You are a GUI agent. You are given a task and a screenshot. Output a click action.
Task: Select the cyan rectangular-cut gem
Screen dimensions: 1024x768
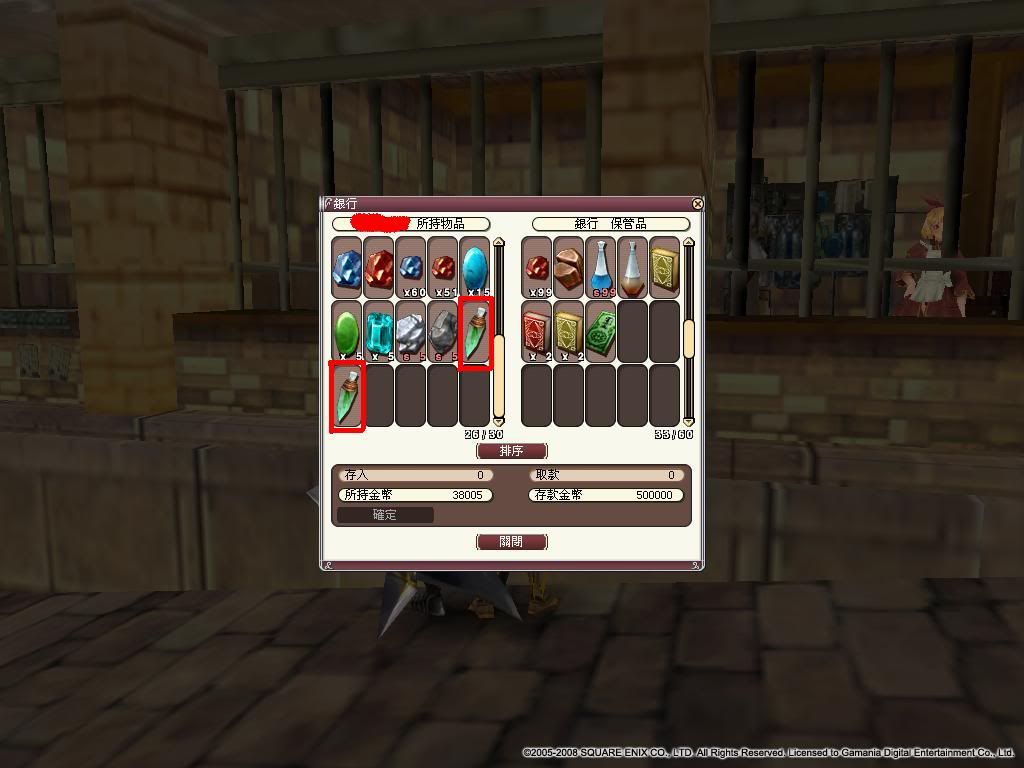379,331
